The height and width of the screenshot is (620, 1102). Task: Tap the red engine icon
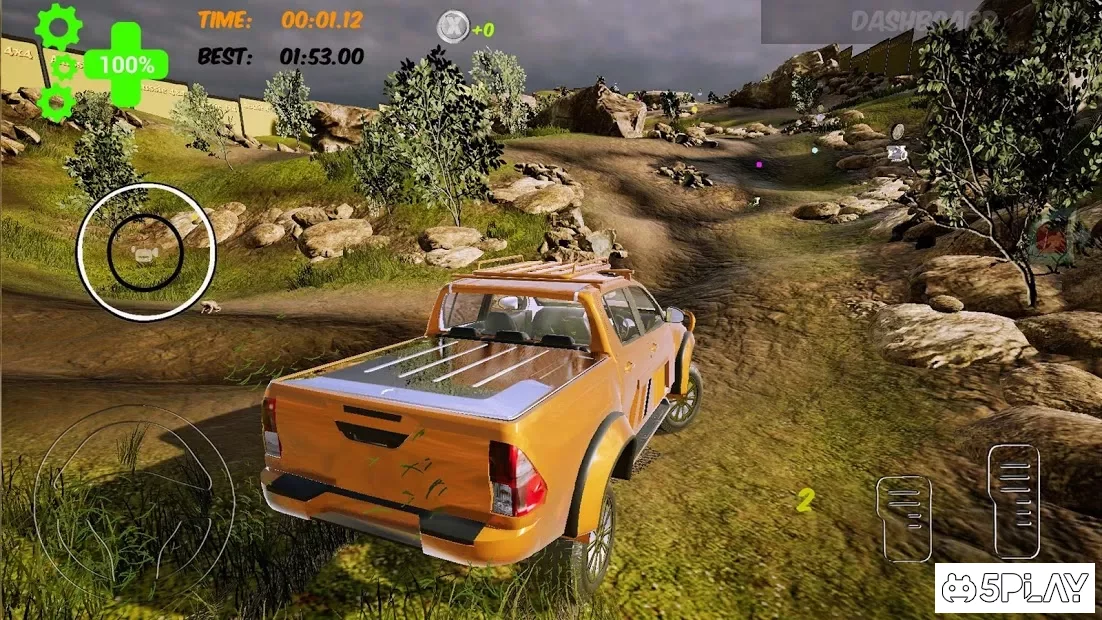1049,239
